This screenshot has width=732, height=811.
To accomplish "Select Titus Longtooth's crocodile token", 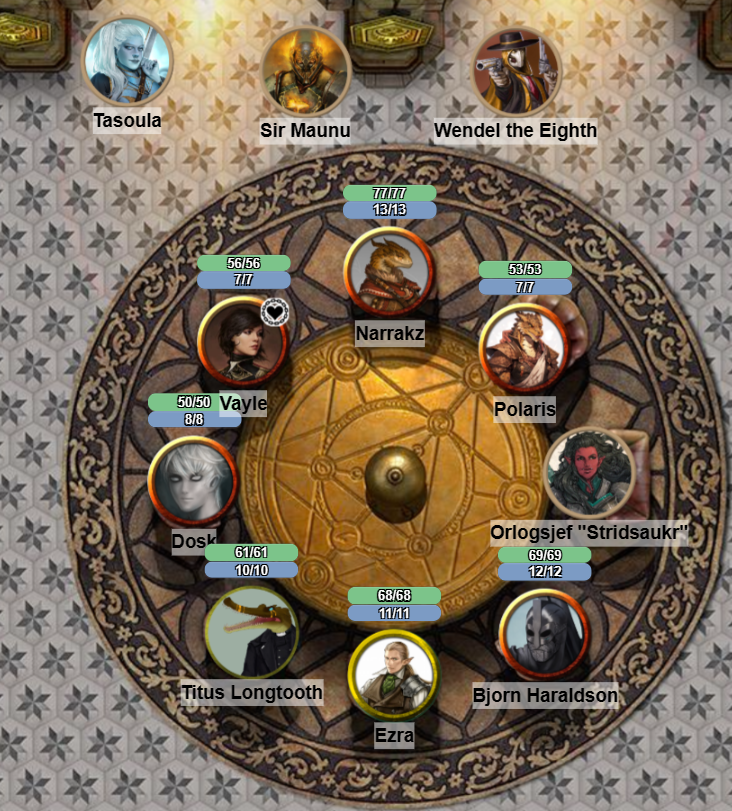I will pyautogui.click(x=250, y=632).
